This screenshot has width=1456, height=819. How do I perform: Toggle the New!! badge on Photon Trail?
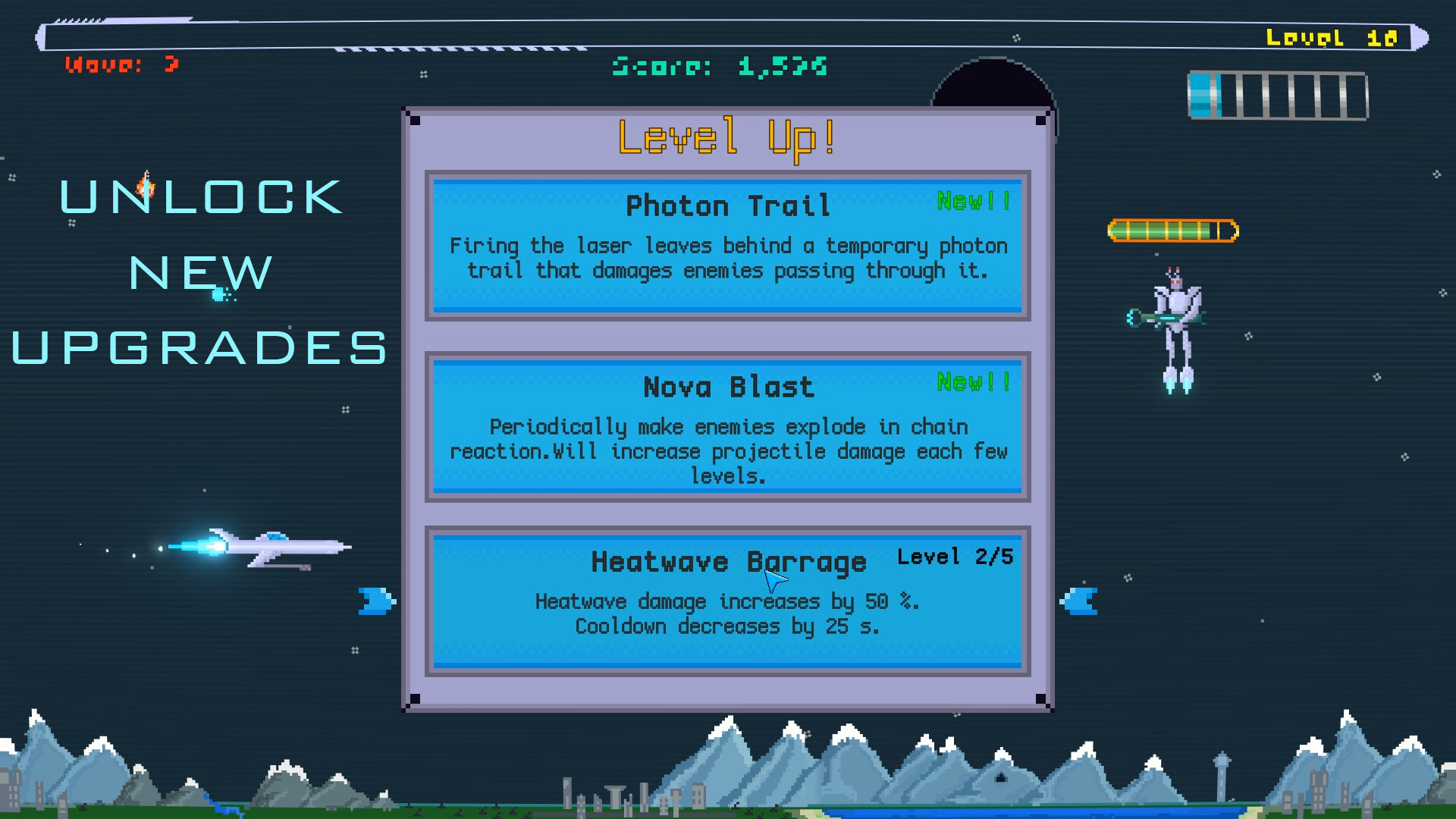pyautogui.click(x=973, y=199)
